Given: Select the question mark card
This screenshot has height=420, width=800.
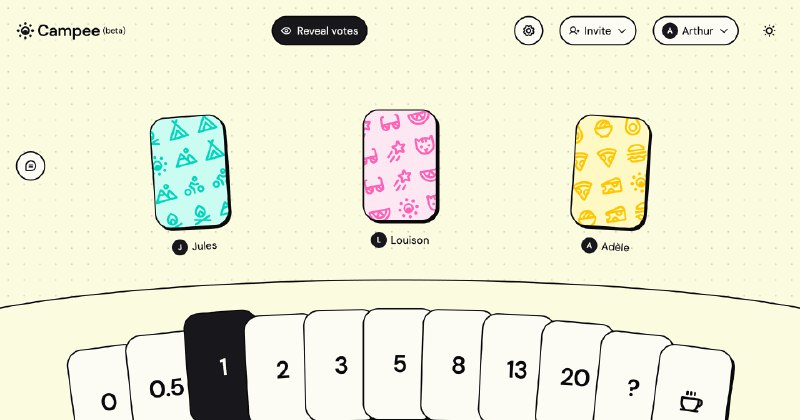Looking at the screenshot, I should point(632,385).
